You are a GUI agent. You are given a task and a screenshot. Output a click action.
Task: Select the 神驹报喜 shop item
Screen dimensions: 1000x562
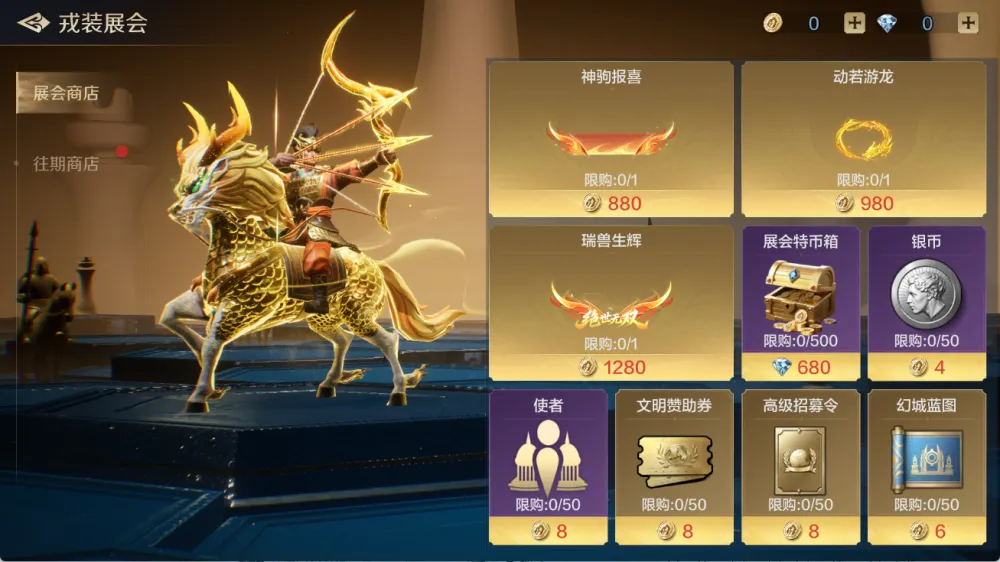tap(611, 139)
